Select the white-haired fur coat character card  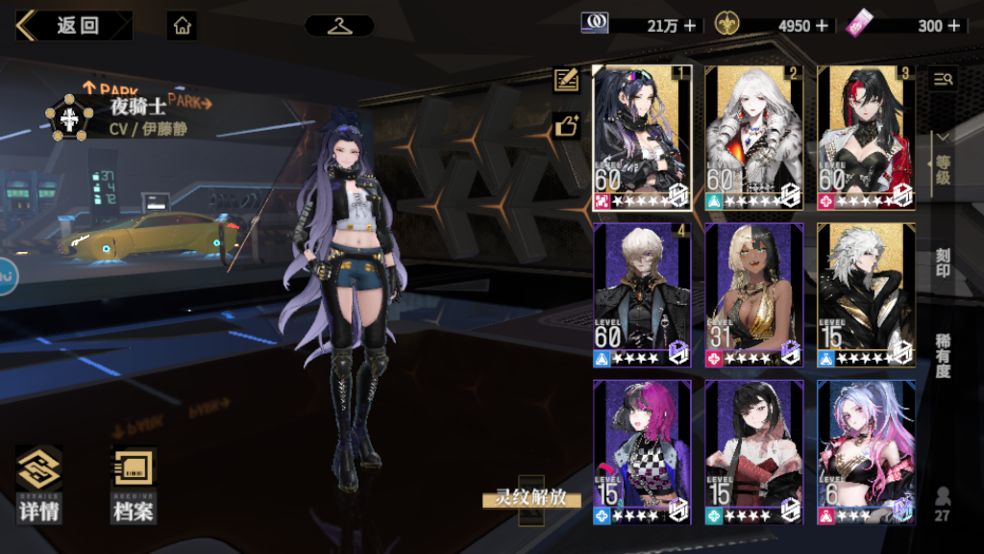pyautogui.click(x=754, y=137)
